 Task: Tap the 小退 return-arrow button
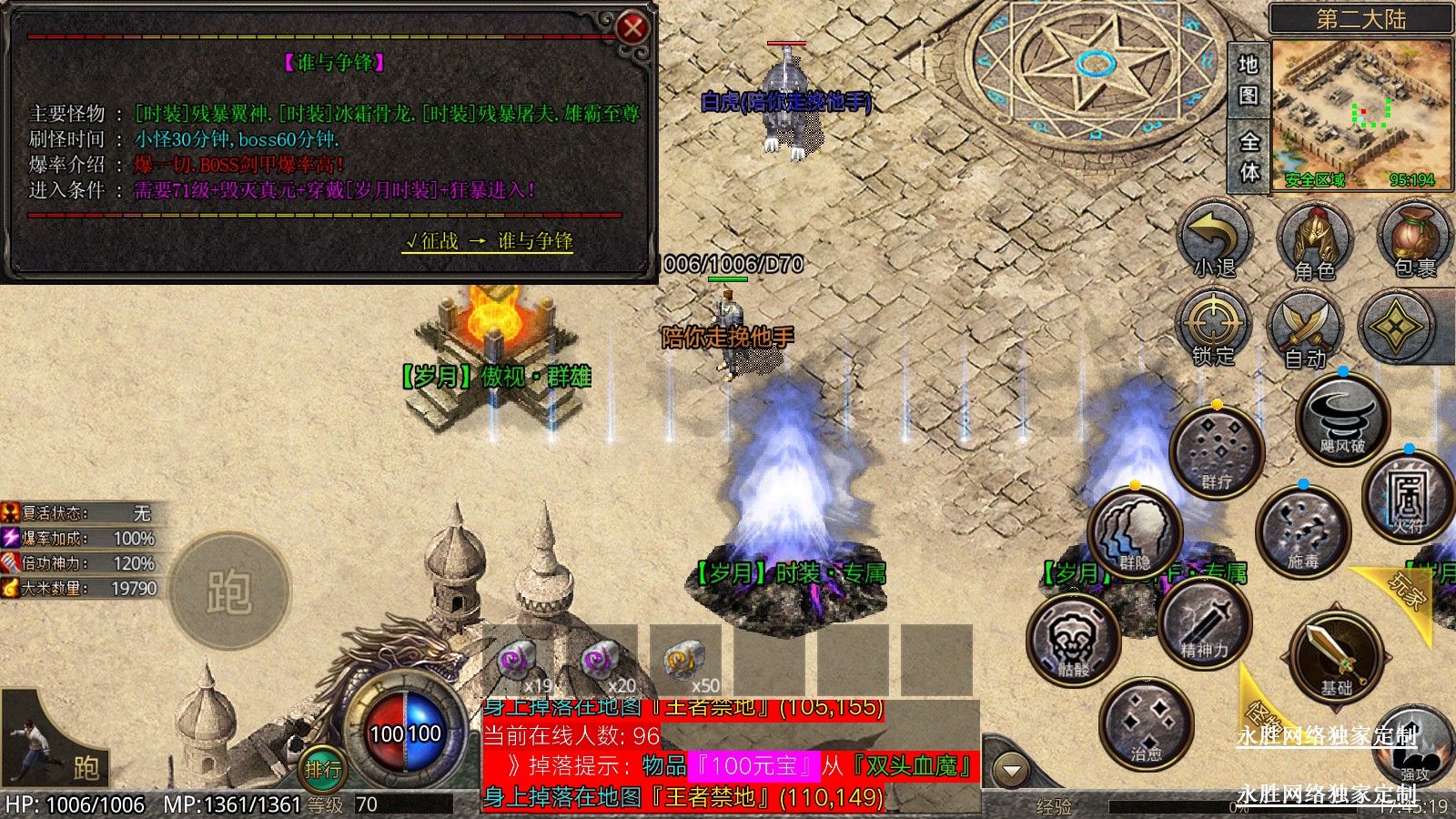pyautogui.click(x=1216, y=240)
